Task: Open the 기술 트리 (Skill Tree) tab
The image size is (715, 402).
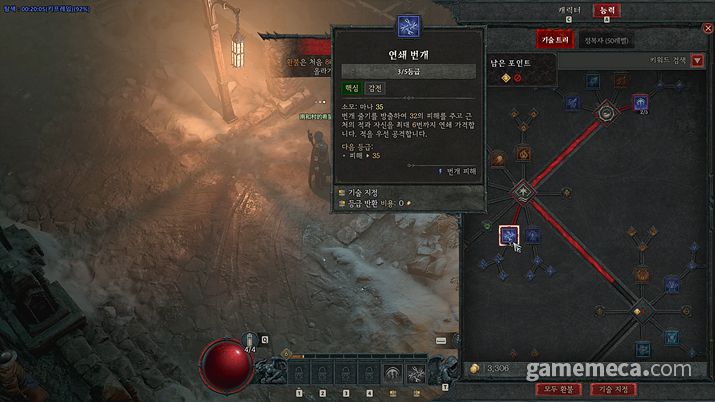Action: click(x=551, y=40)
